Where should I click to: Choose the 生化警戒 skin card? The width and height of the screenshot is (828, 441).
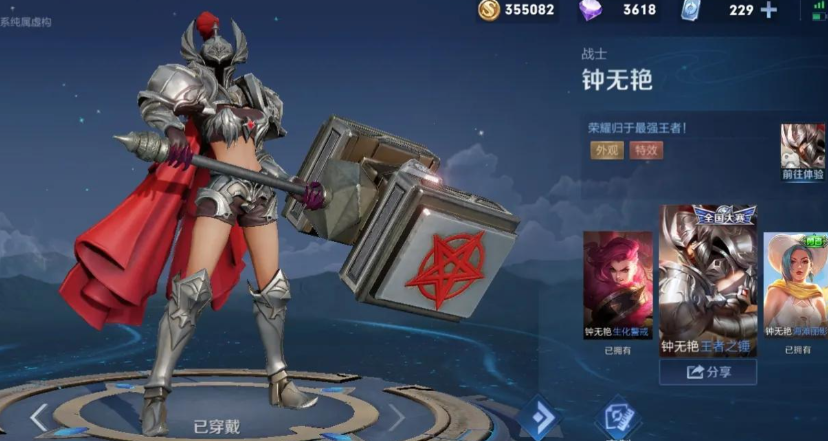(617, 286)
